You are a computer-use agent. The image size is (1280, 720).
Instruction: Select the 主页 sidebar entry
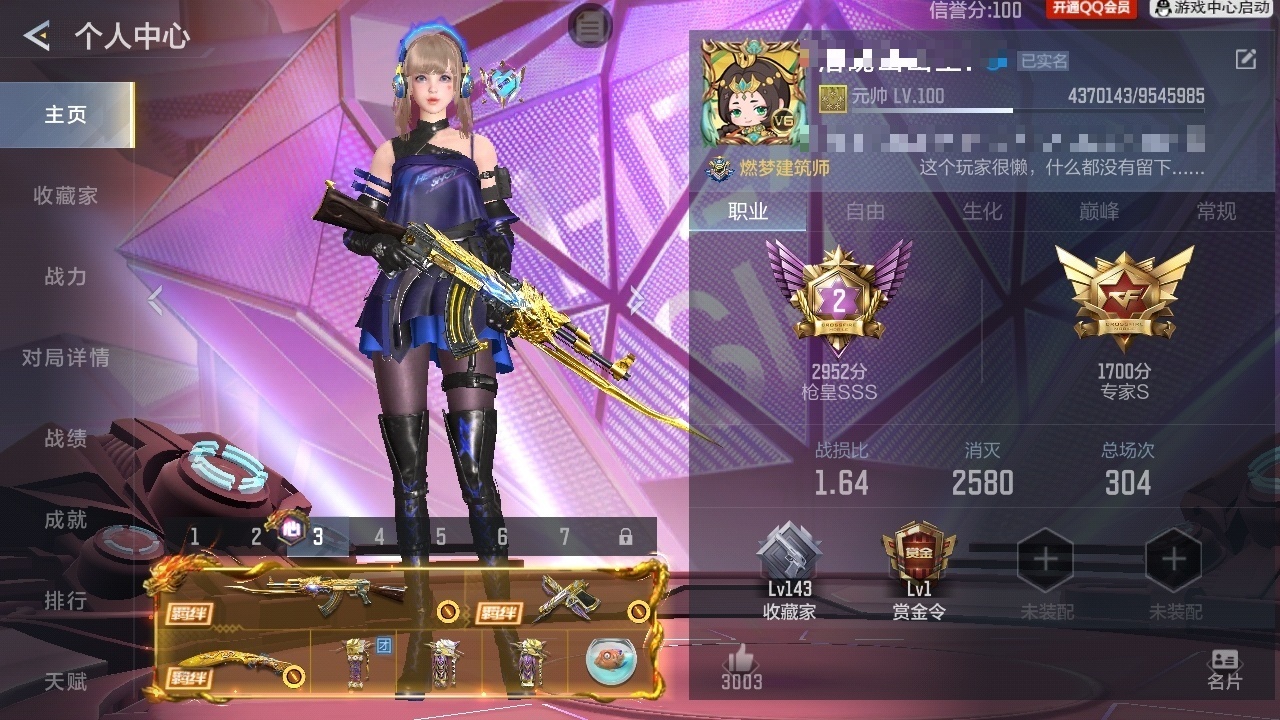[x=66, y=115]
